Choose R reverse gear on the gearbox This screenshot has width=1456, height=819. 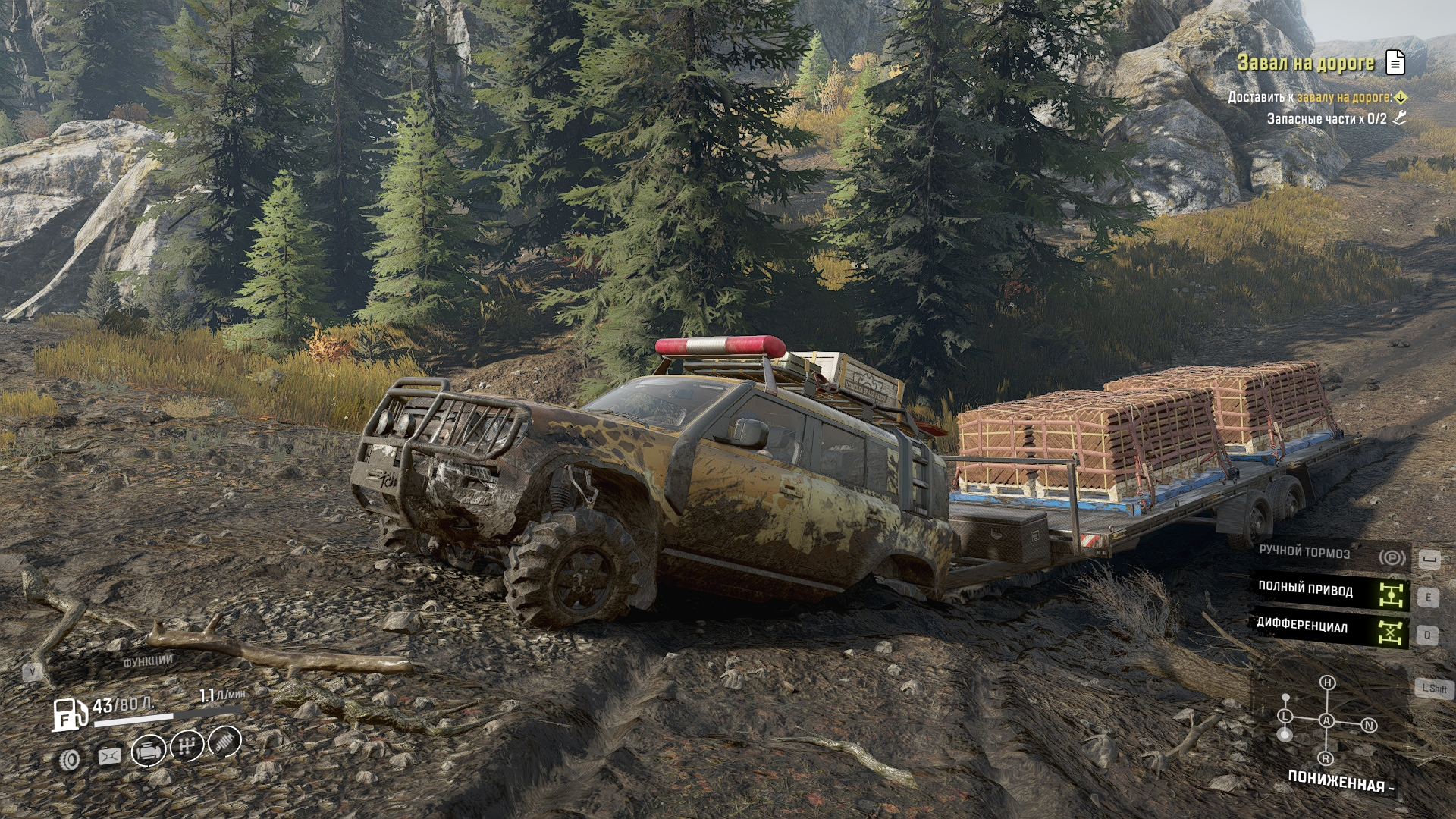(1326, 758)
